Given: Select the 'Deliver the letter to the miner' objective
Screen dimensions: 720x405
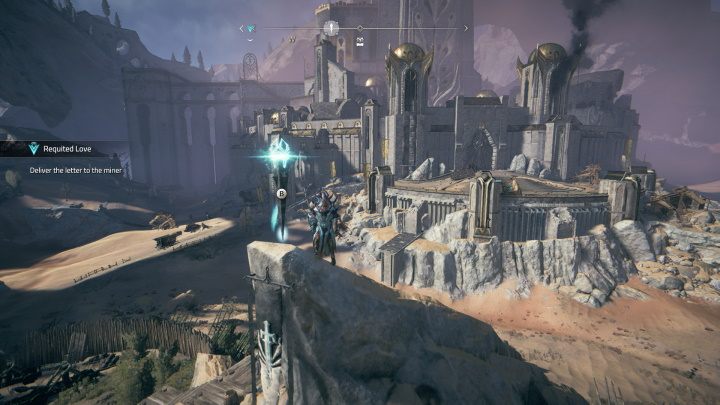Looking at the screenshot, I should click(x=68, y=172).
